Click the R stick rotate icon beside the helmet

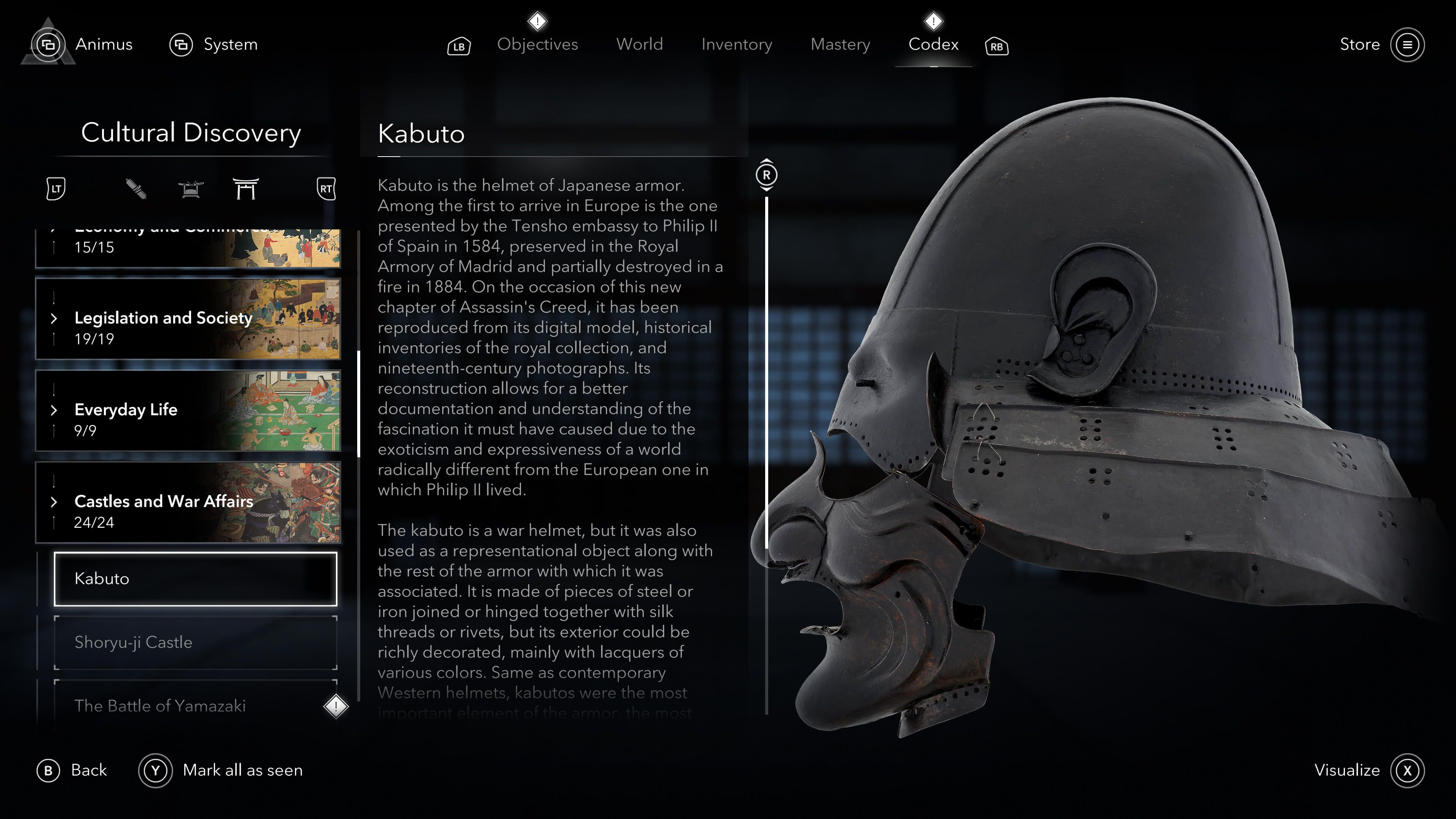[x=767, y=175]
